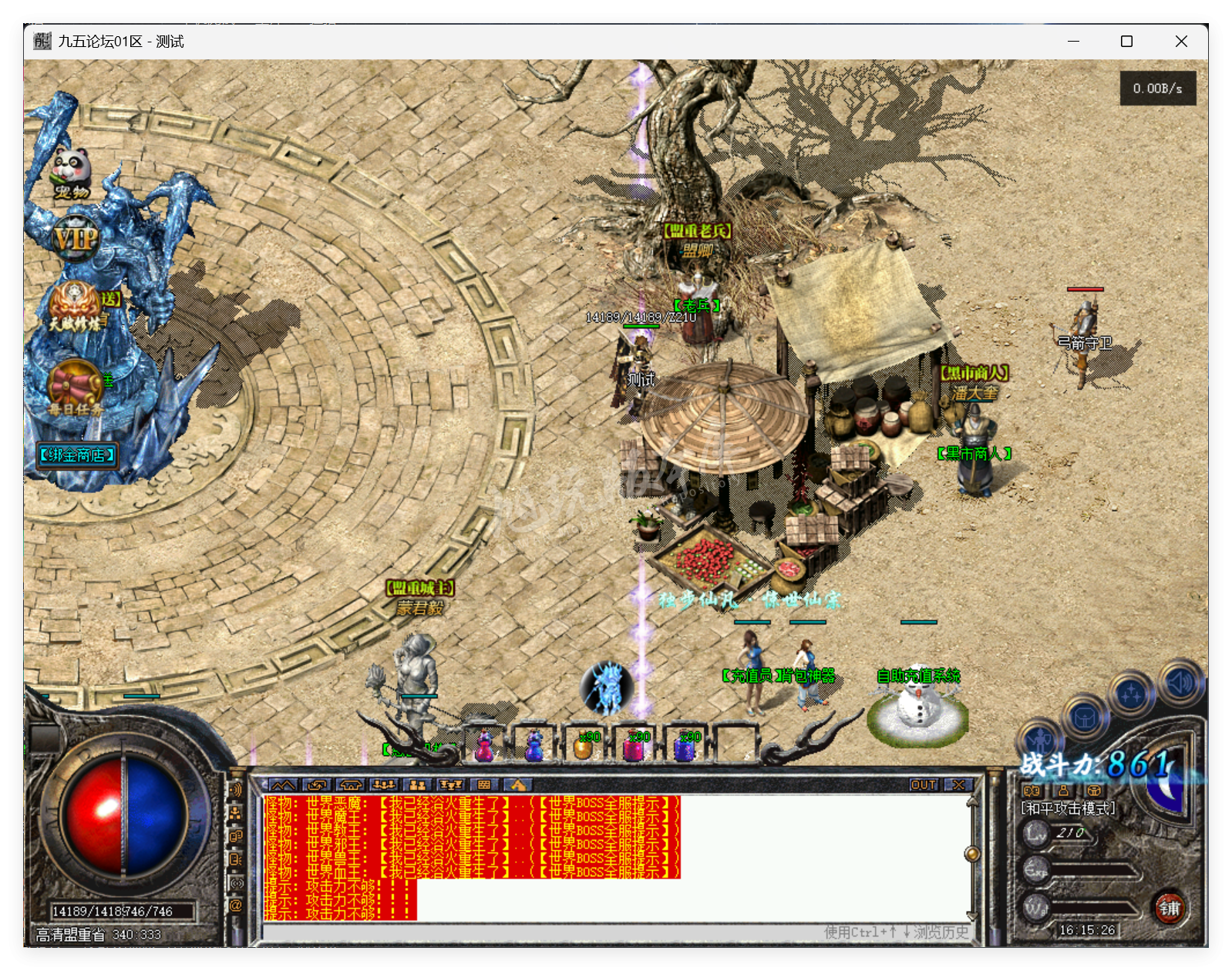Open the VIP badge panel
This screenshot has width=1232, height=971.
(75, 239)
